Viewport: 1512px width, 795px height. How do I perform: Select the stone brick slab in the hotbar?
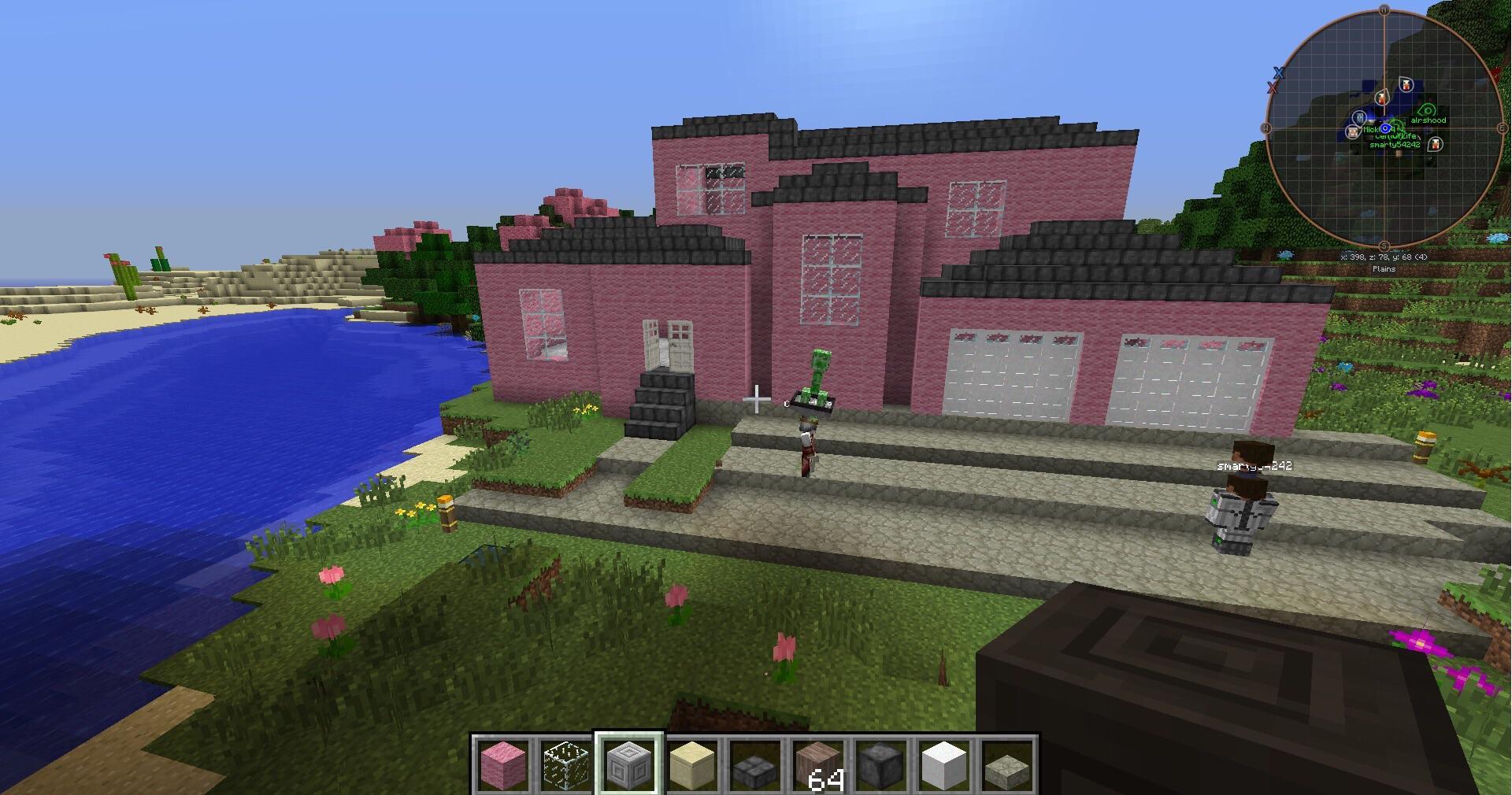click(754, 767)
